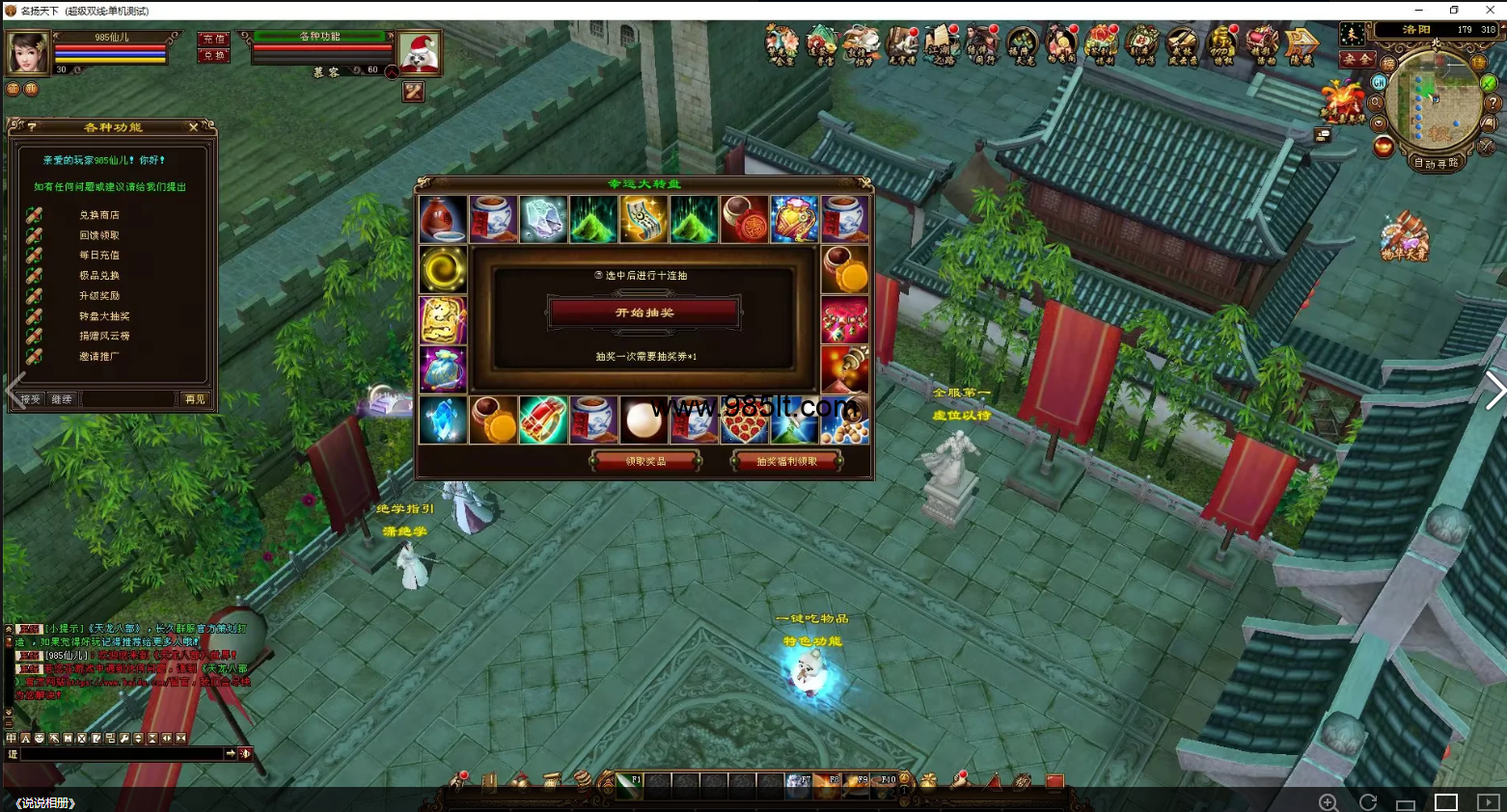
Task: Start the lucky wheel draw (开始抽奖)
Action: (644, 312)
